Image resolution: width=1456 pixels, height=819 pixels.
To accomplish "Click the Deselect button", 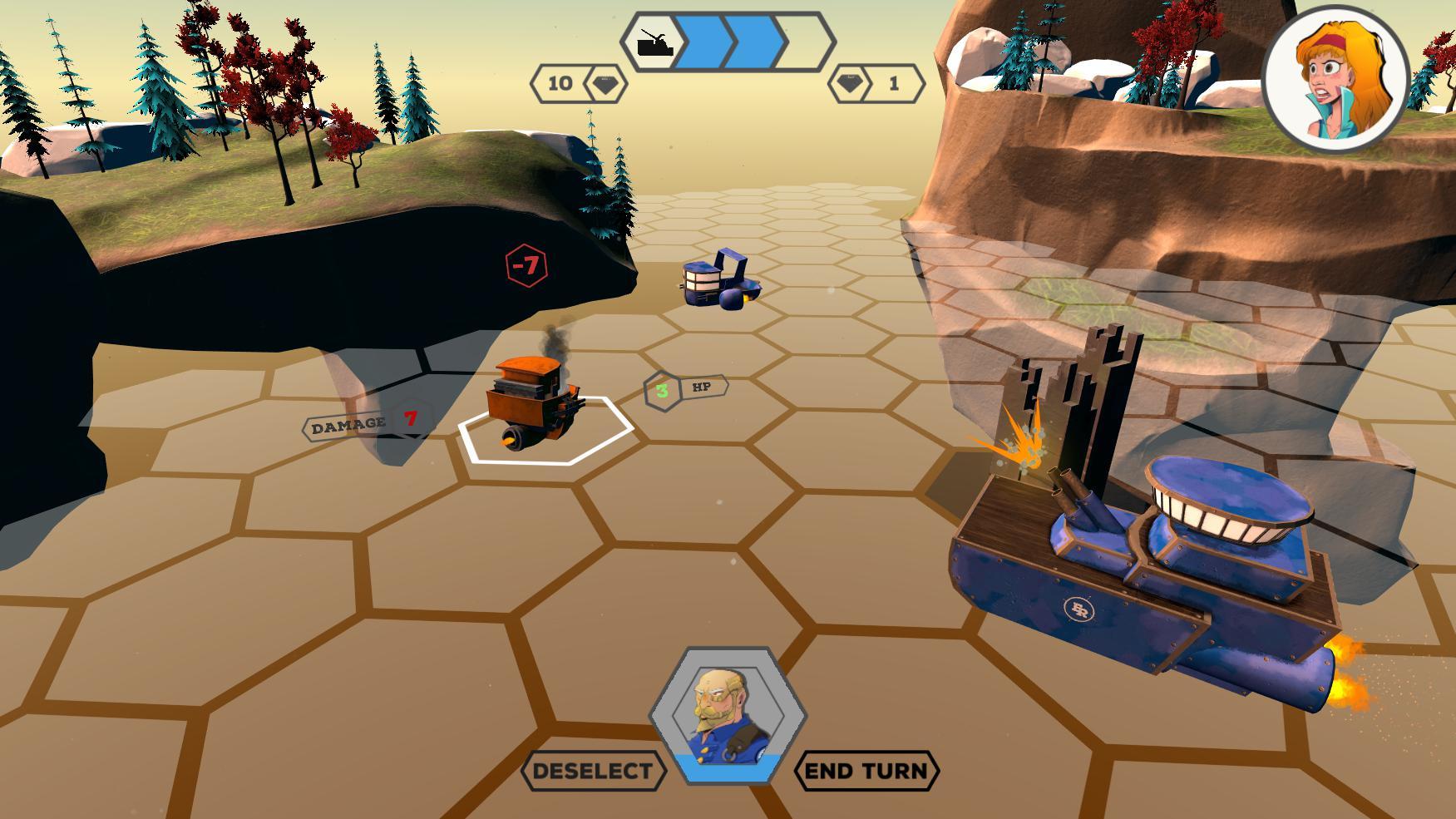I will tap(593, 771).
